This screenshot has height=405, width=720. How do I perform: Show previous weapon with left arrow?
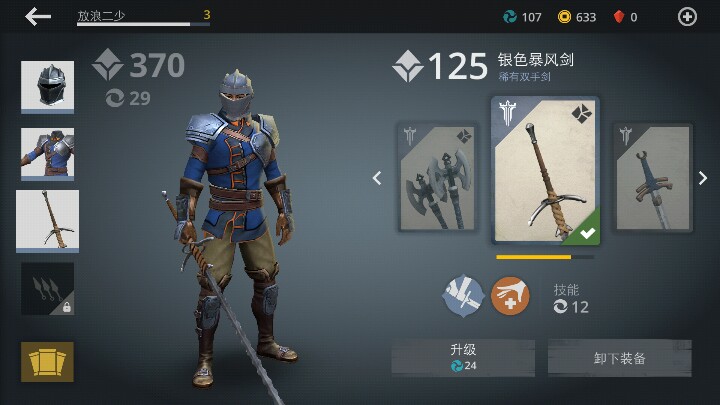click(377, 179)
